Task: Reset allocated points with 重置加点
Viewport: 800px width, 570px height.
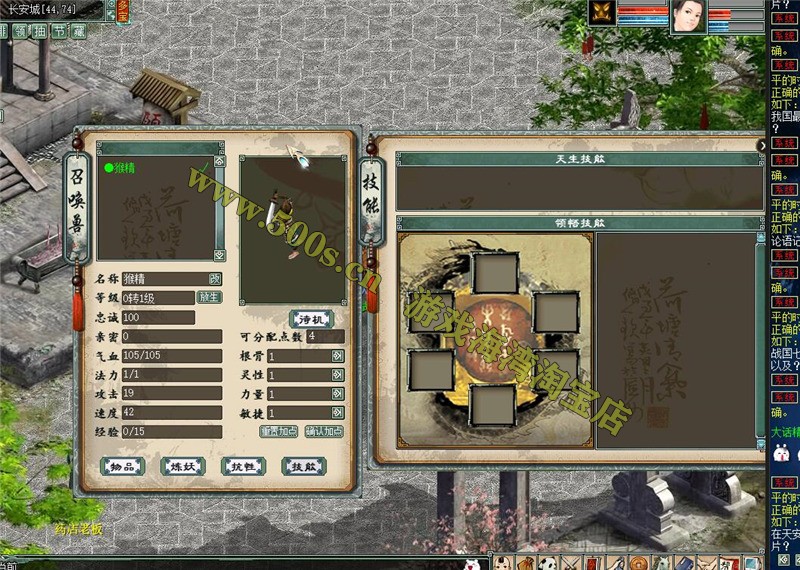Action: tap(279, 431)
